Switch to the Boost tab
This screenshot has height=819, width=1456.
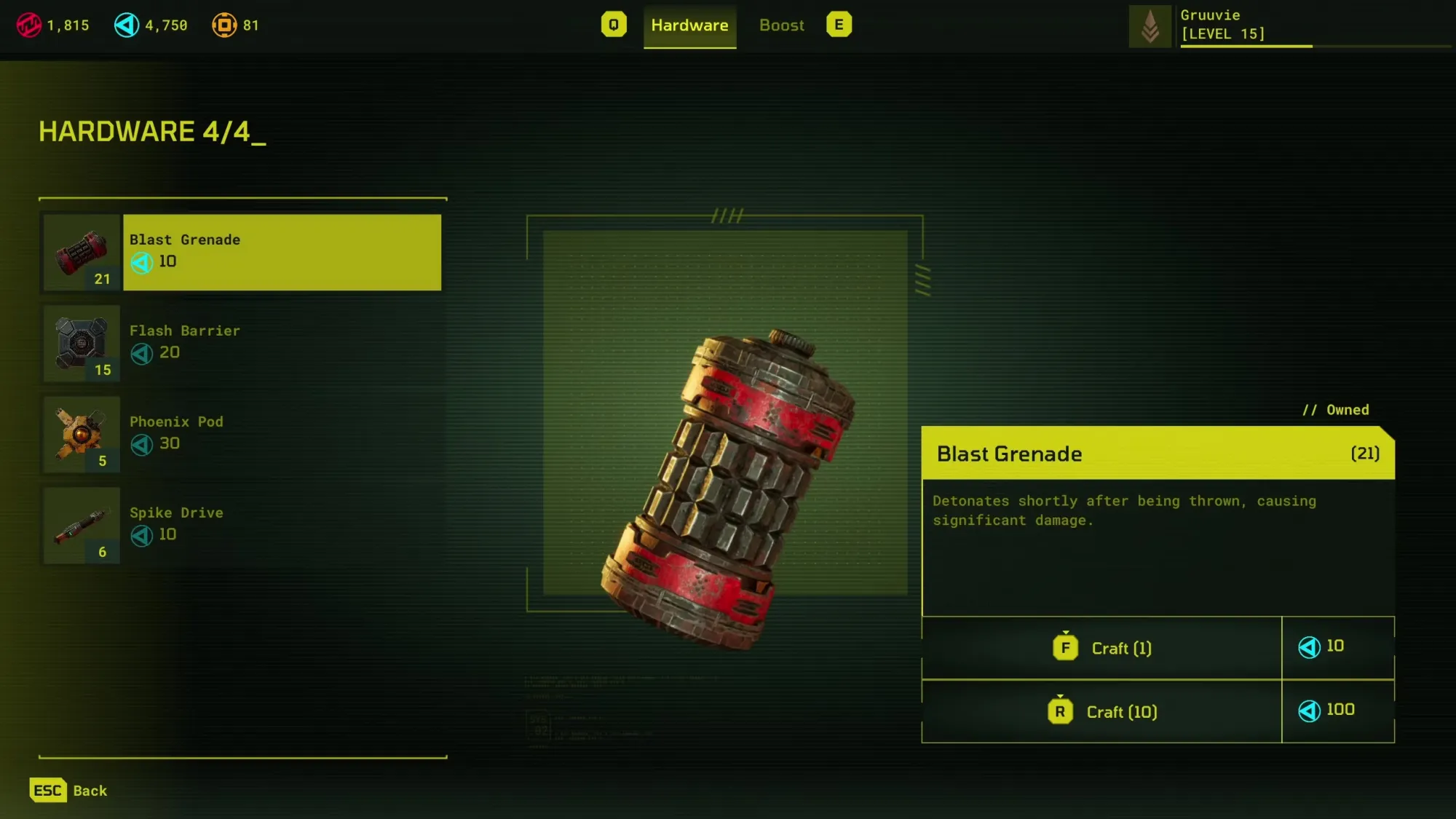(781, 25)
